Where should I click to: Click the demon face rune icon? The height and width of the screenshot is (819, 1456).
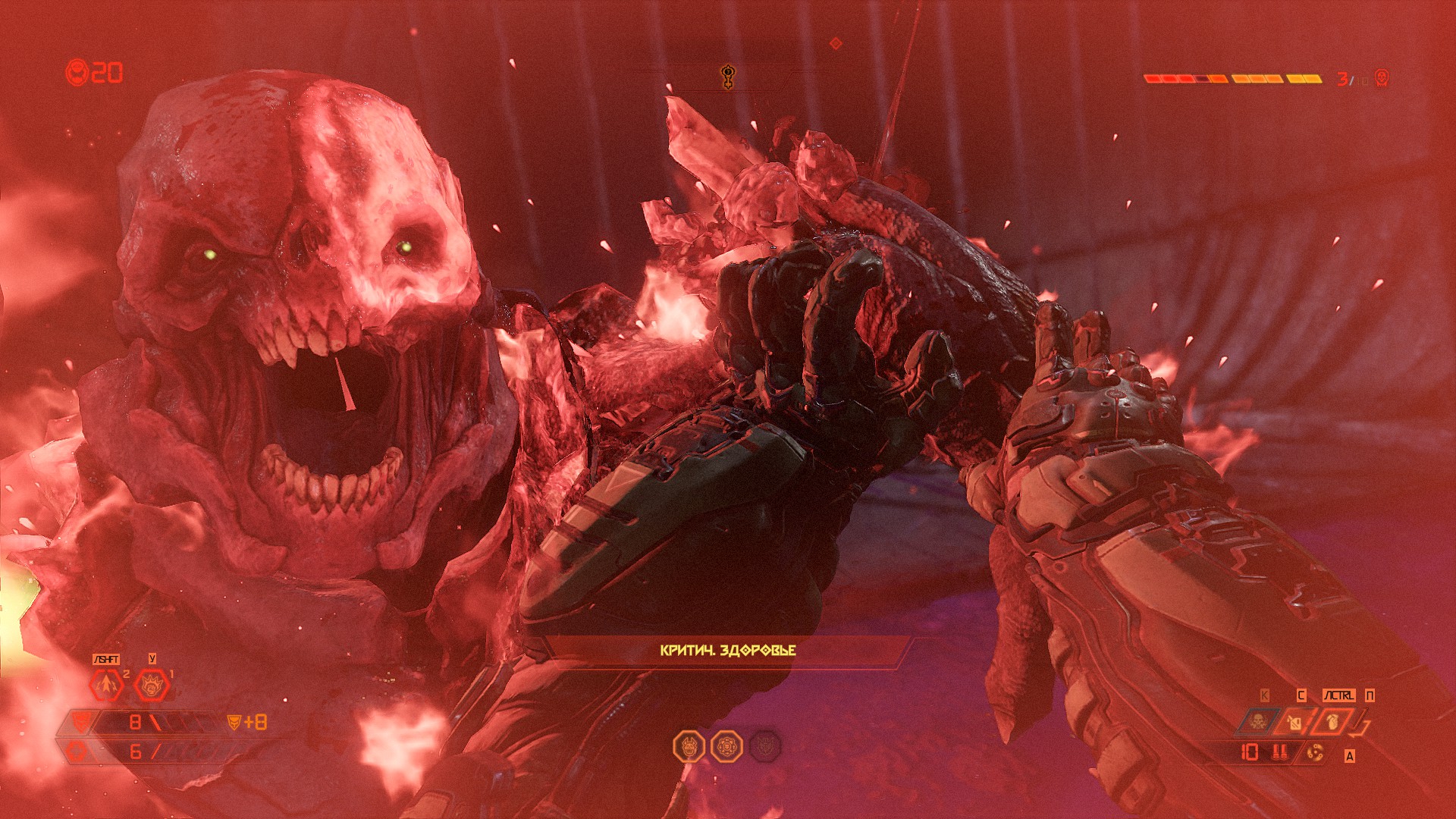point(689,747)
